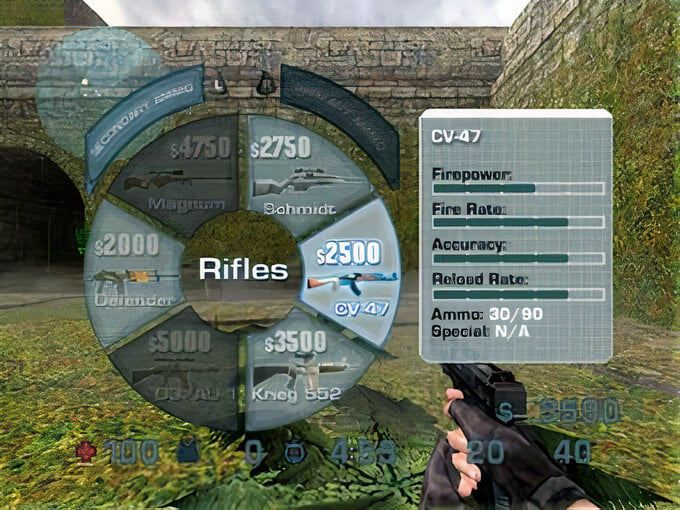Pick the Defender rifle costing $2000

[133, 270]
